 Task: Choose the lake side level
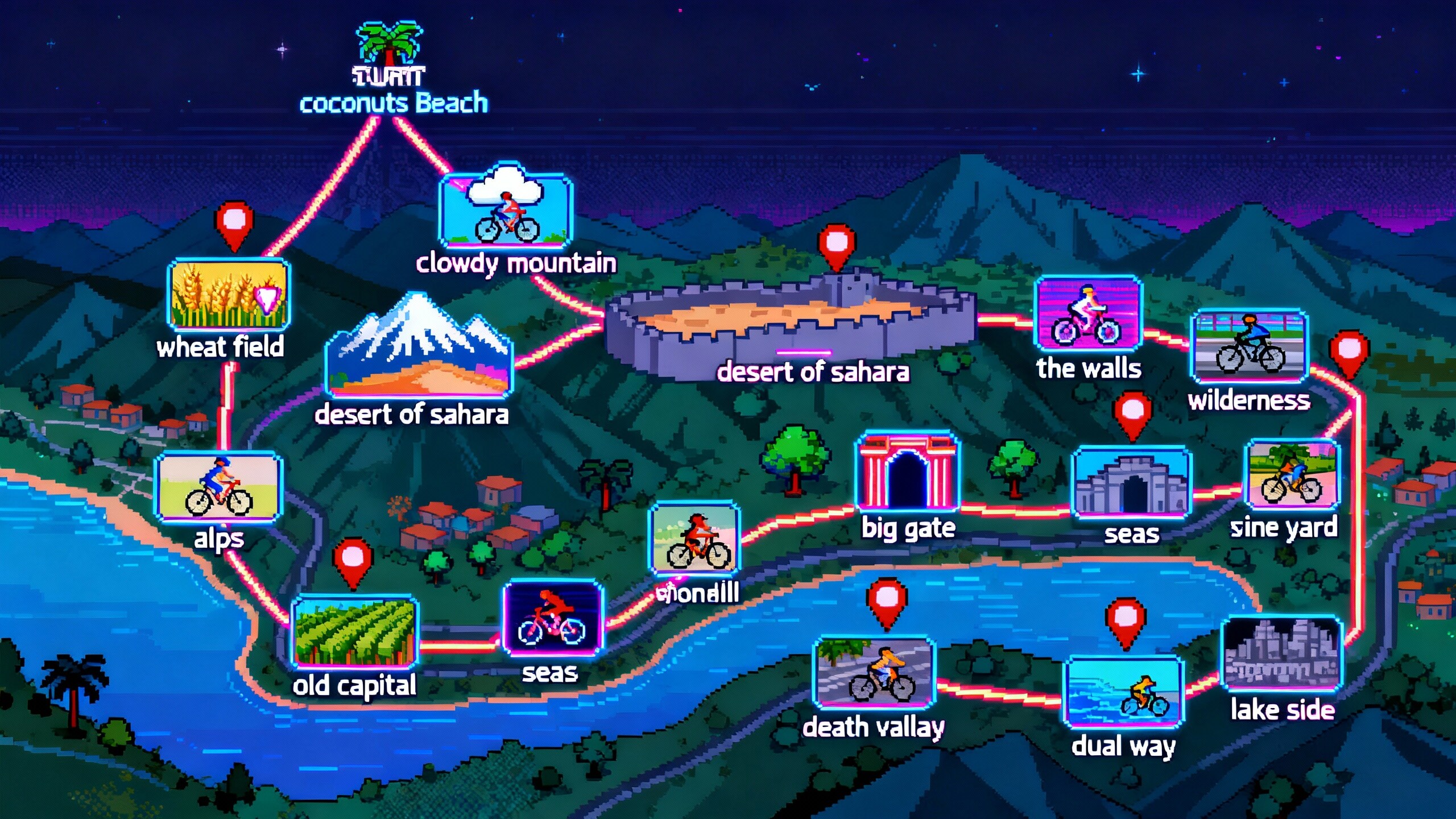(x=1282, y=654)
